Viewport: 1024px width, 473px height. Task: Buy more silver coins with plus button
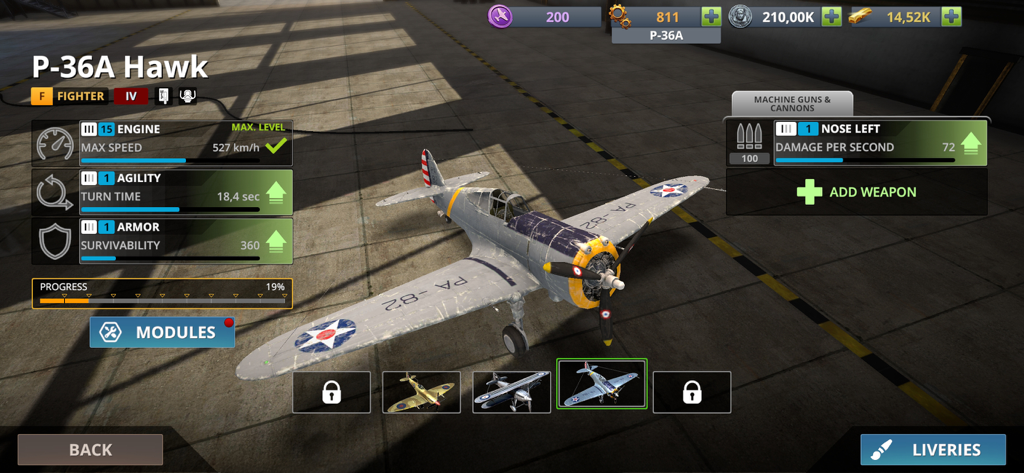point(831,16)
